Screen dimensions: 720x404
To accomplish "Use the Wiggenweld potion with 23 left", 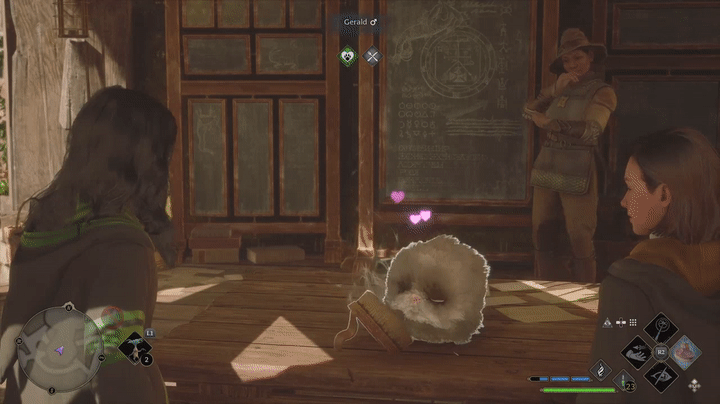I will click(624, 379).
